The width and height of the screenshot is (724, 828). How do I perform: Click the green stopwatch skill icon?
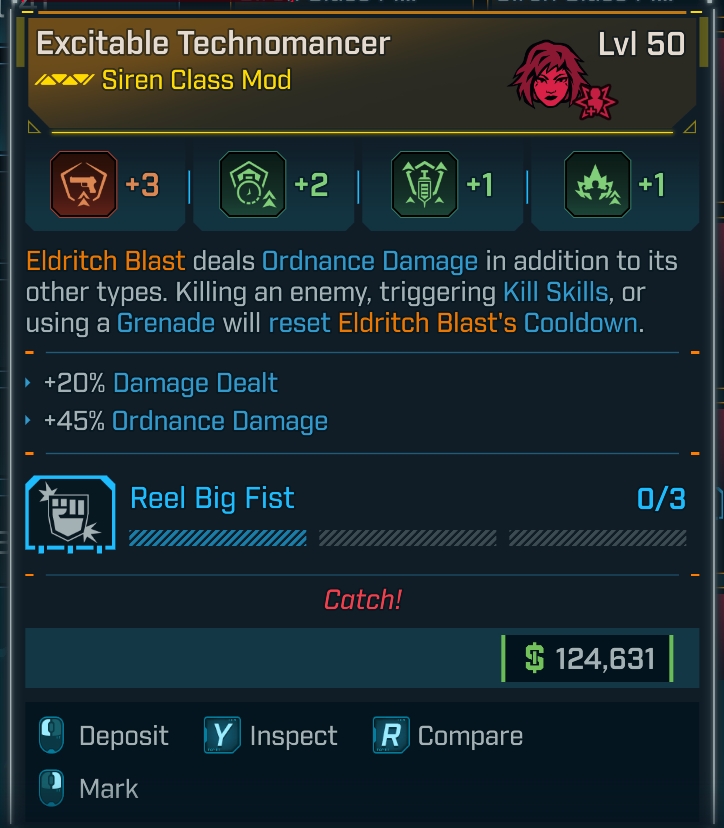[x=250, y=186]
